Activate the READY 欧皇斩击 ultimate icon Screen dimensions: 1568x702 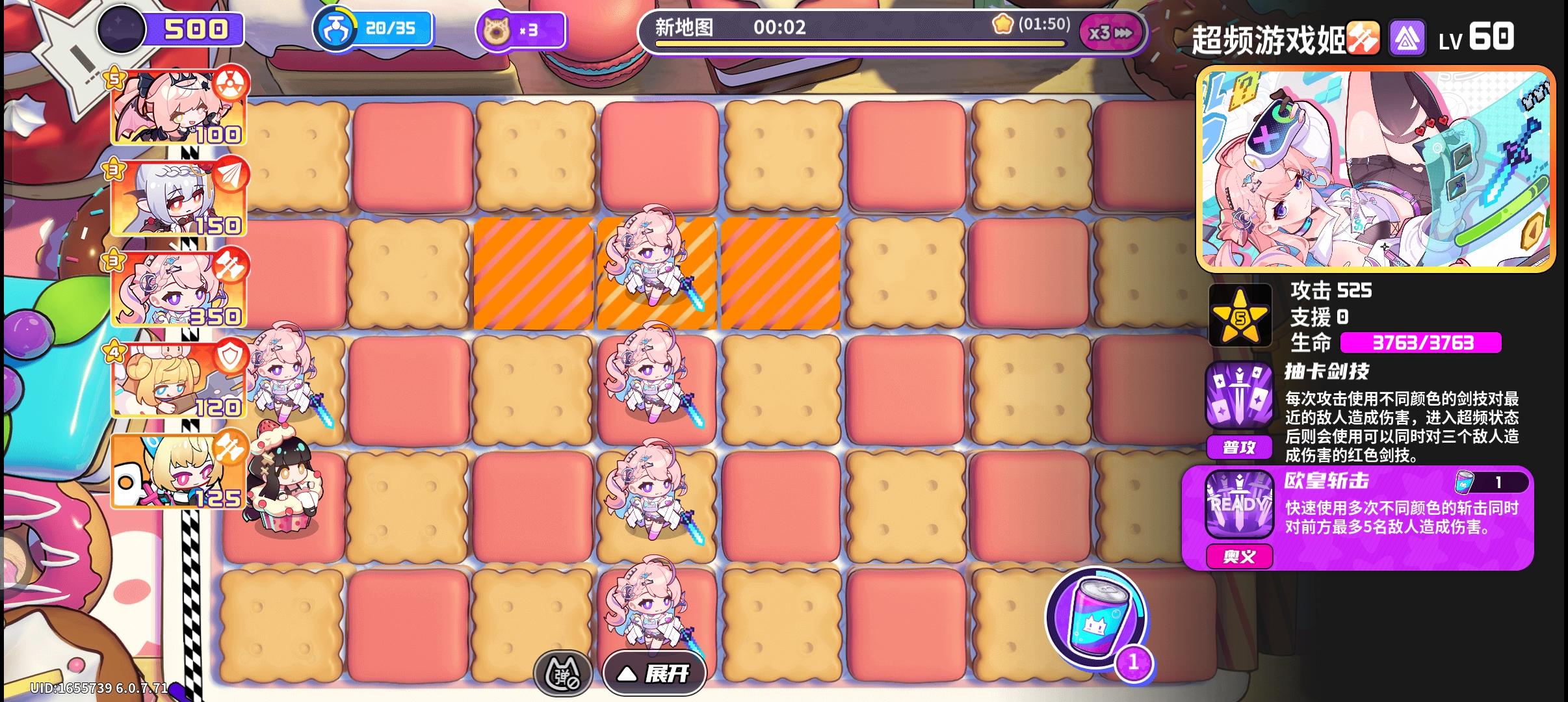tap(1242, 504)
